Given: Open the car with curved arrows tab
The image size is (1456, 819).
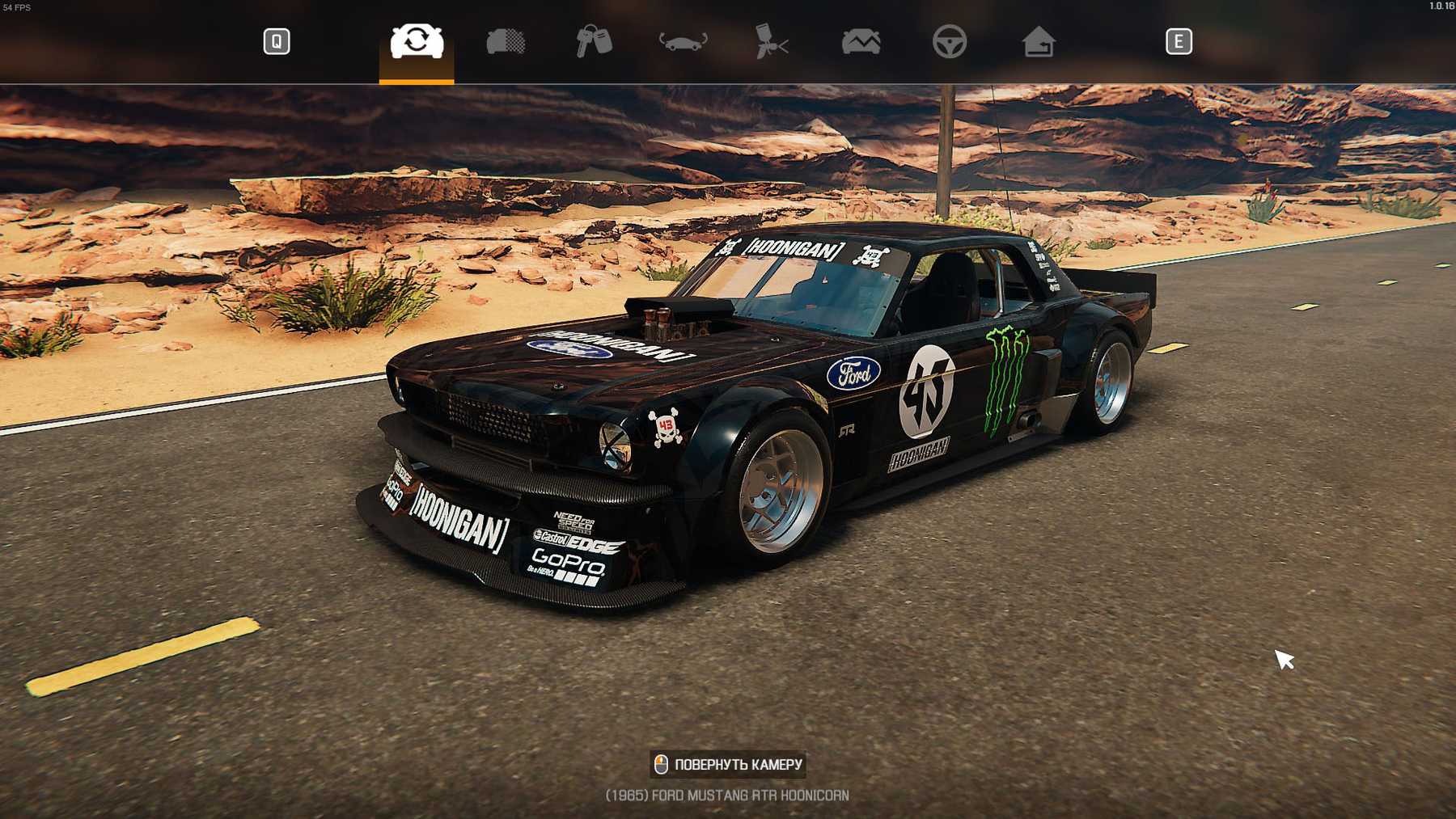Looking at the screenshot, I should tap(683, 41).
